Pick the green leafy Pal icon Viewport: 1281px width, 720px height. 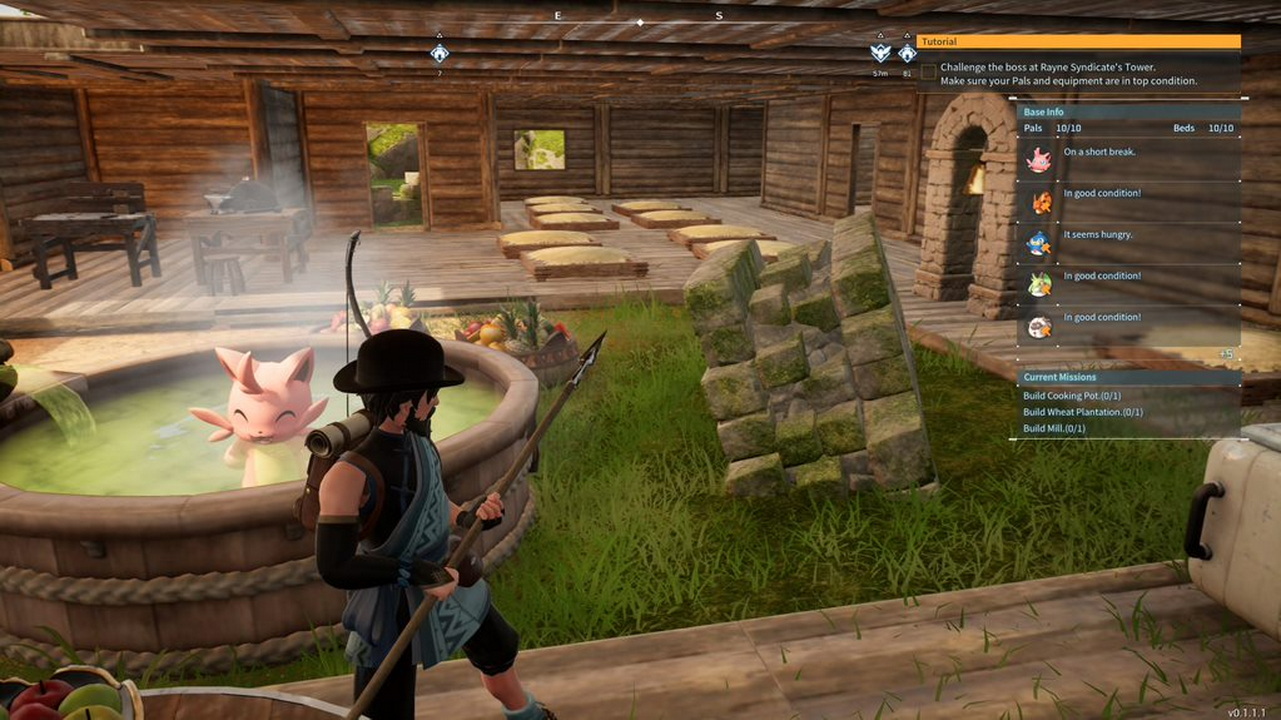tap(1040, 285)
